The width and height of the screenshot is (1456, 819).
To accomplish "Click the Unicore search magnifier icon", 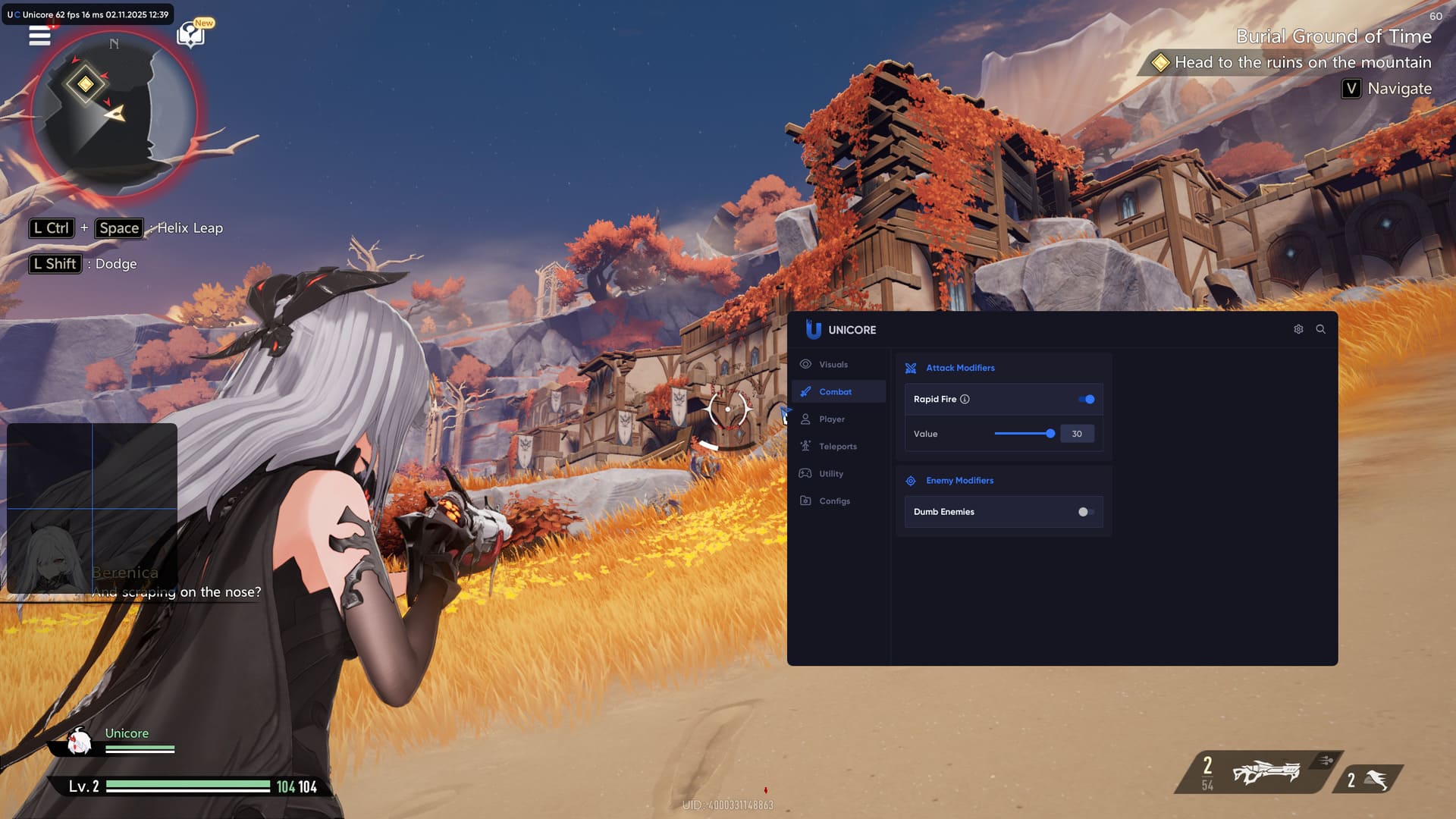I will click(1320, 329).
